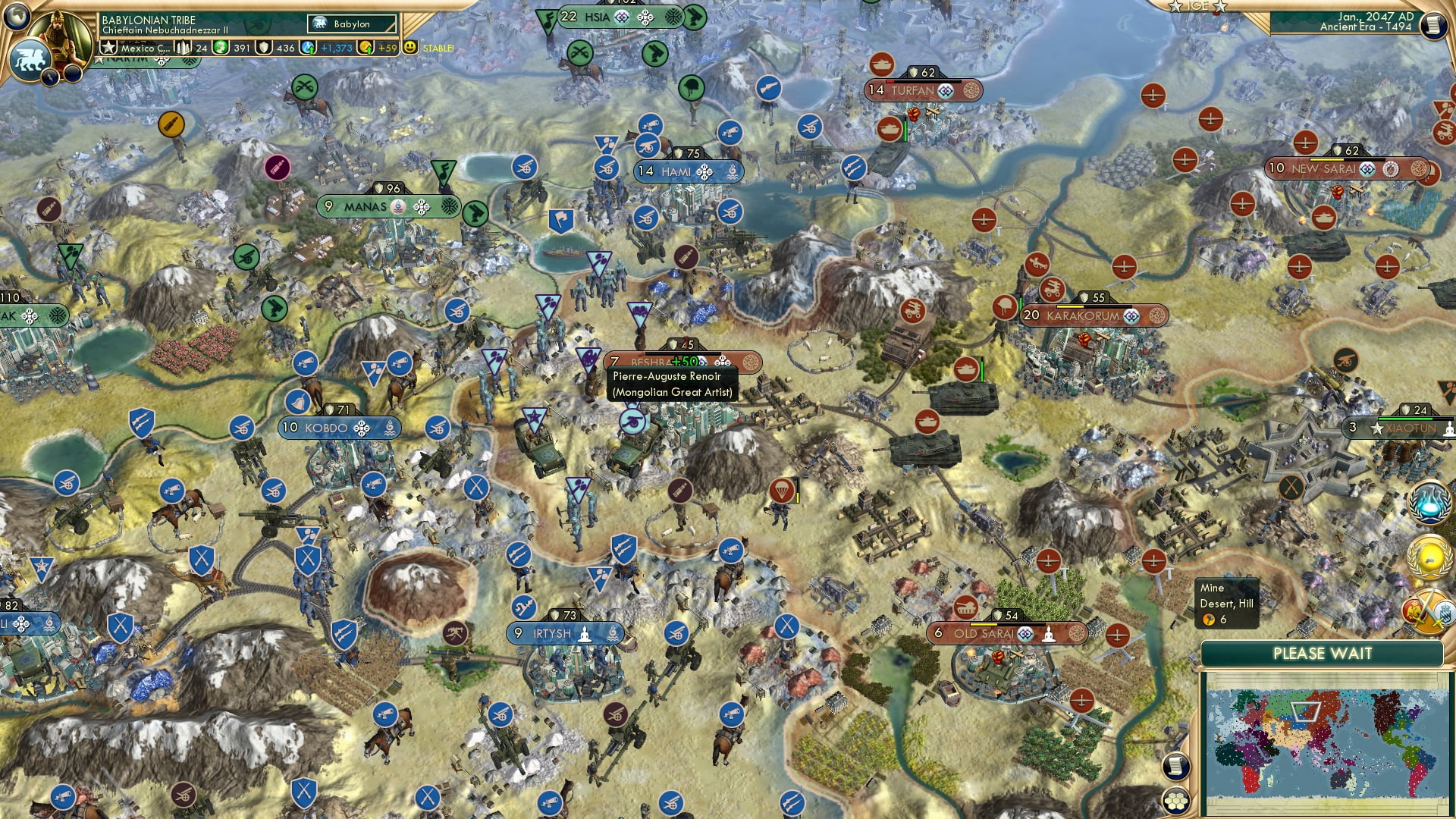
Task: Select the Karakorum city banner
Action: click(x=1084, y=315)
